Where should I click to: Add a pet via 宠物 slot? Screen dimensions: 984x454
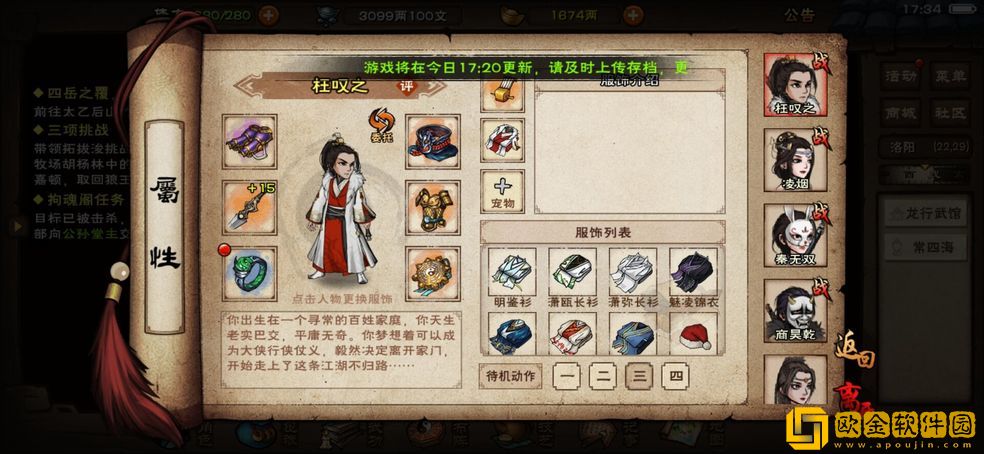pos(502,190)
